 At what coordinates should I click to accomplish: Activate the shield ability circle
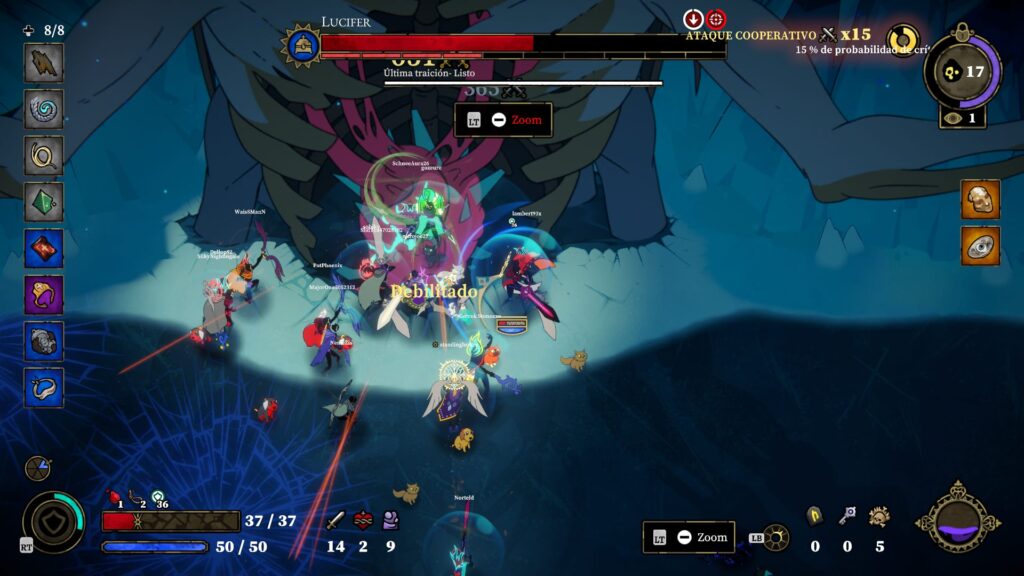point(53,520)
